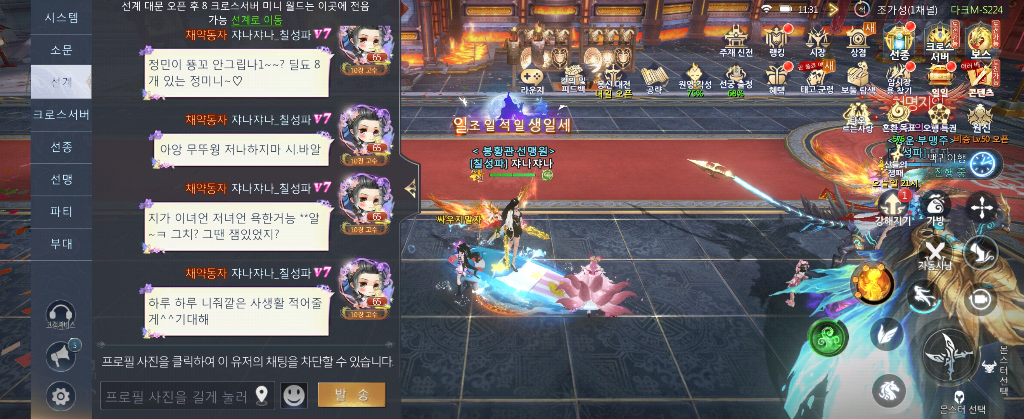
Task: Open the 파티 chat tab
Action: pos(62,212)
